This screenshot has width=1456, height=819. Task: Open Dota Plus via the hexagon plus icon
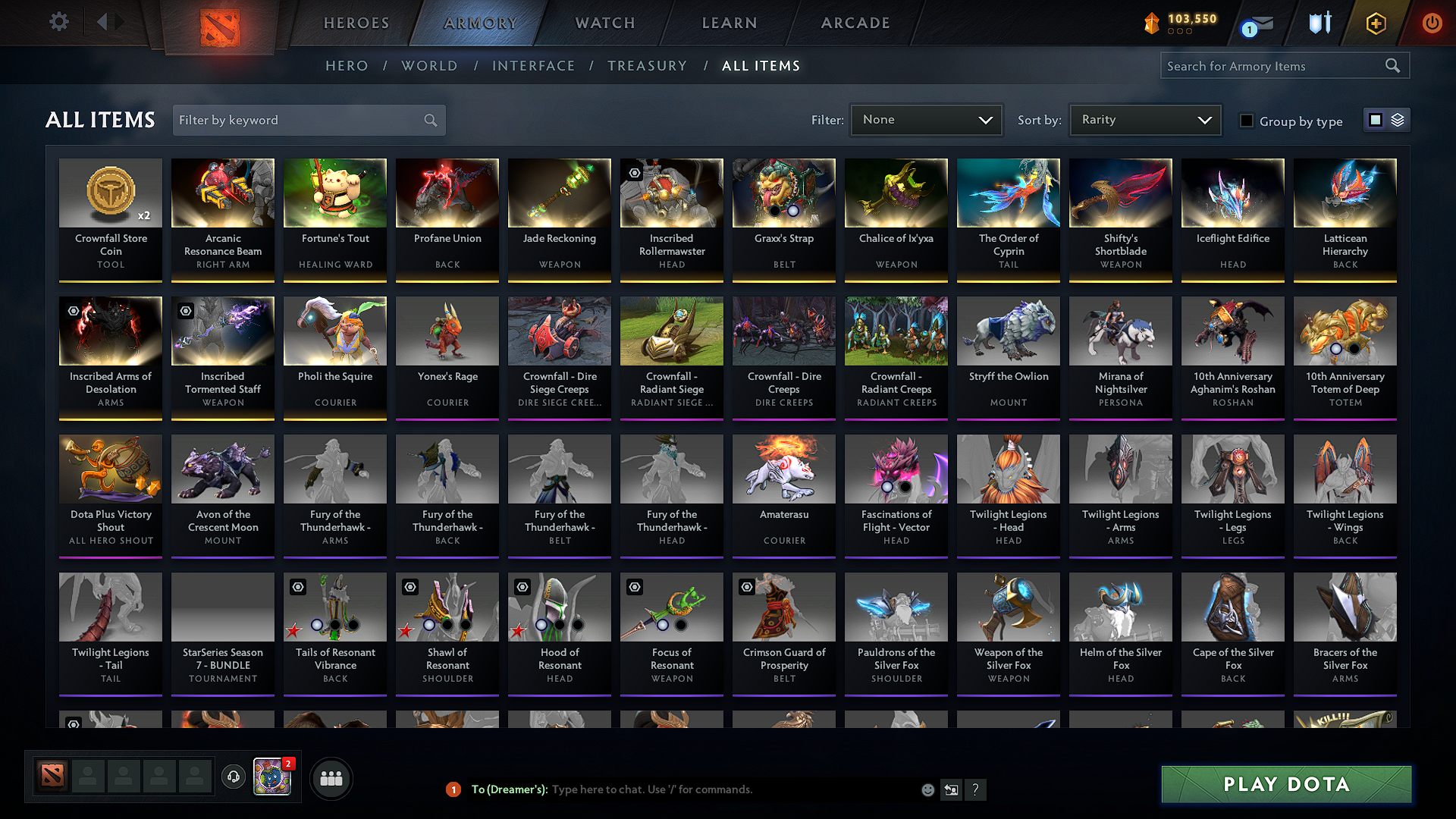coord(1375,23)
